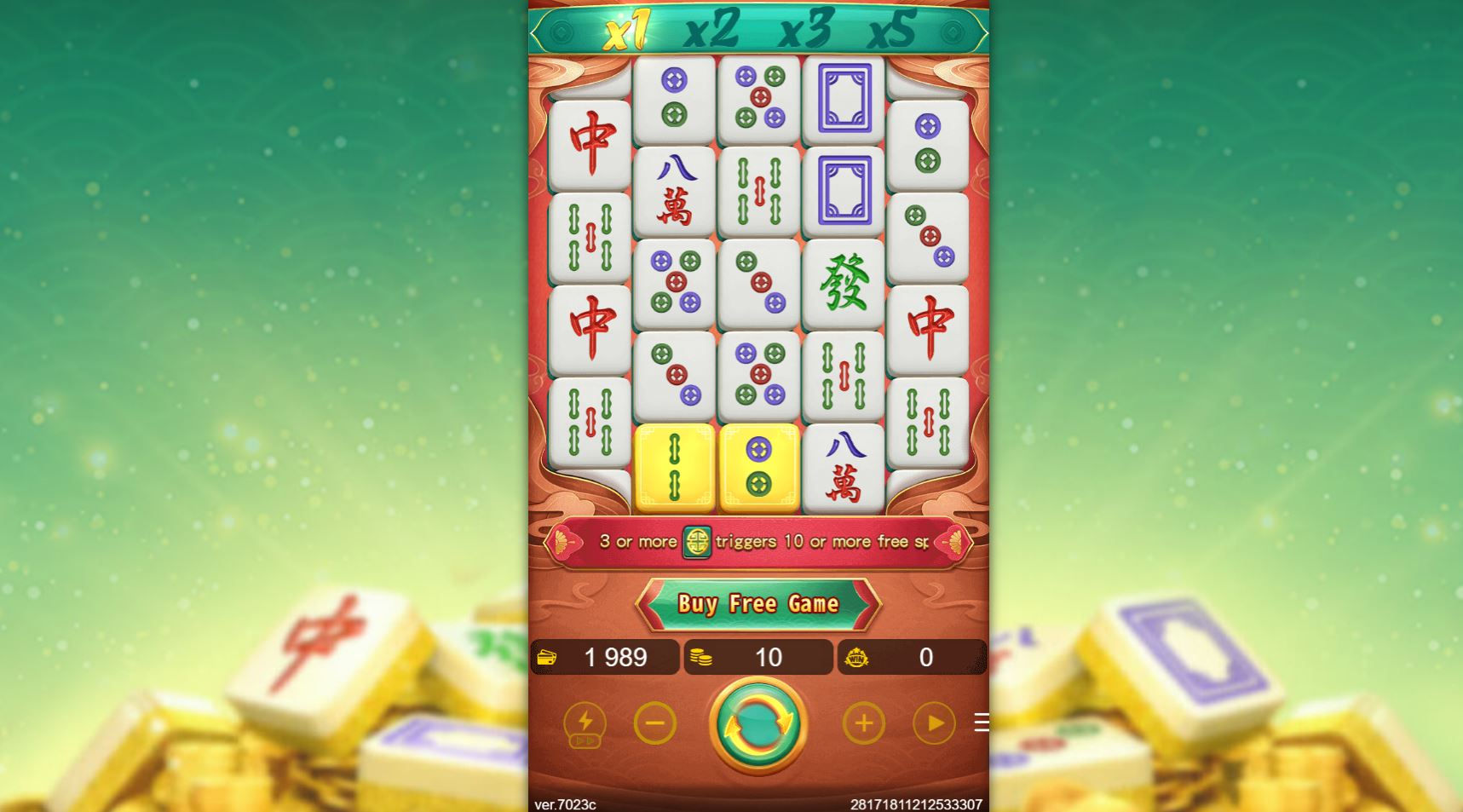
Task: Increase bet using the plus icon
Action: point(864,723)
